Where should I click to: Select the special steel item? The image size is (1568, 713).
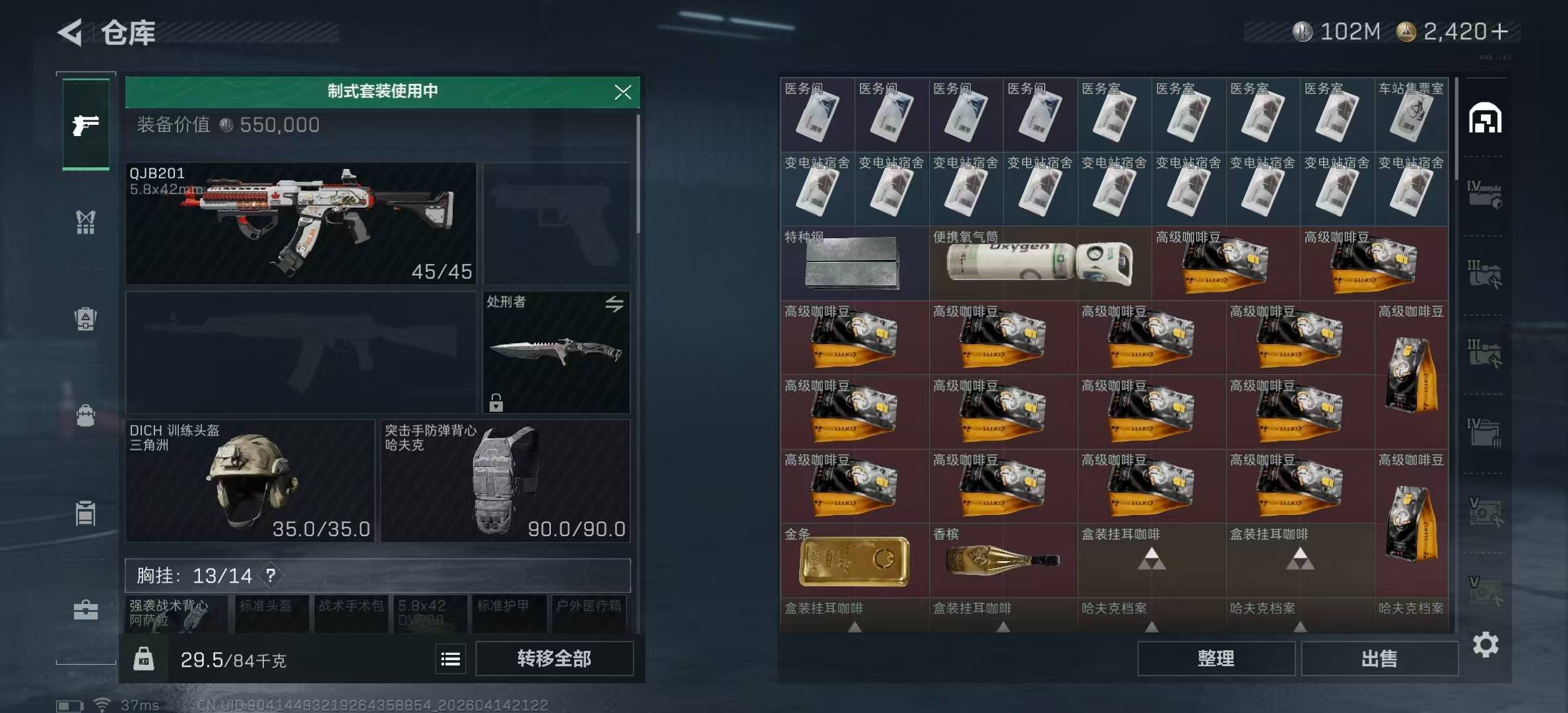pos(853,263)
